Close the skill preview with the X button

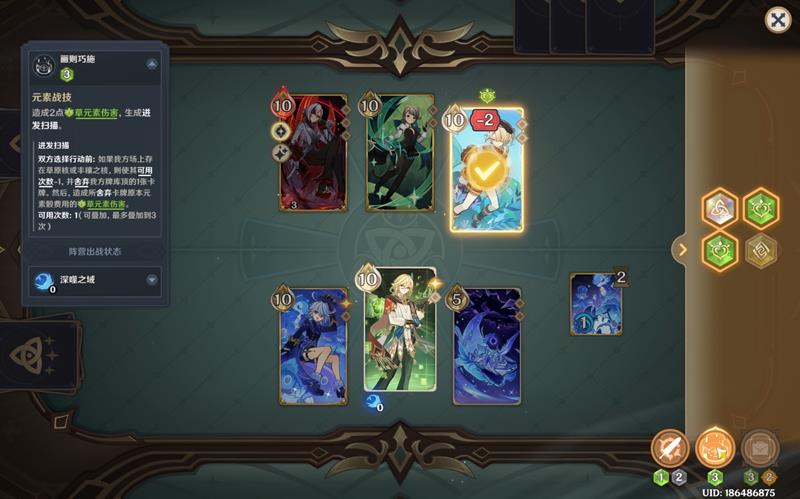(x=777, y=19)
